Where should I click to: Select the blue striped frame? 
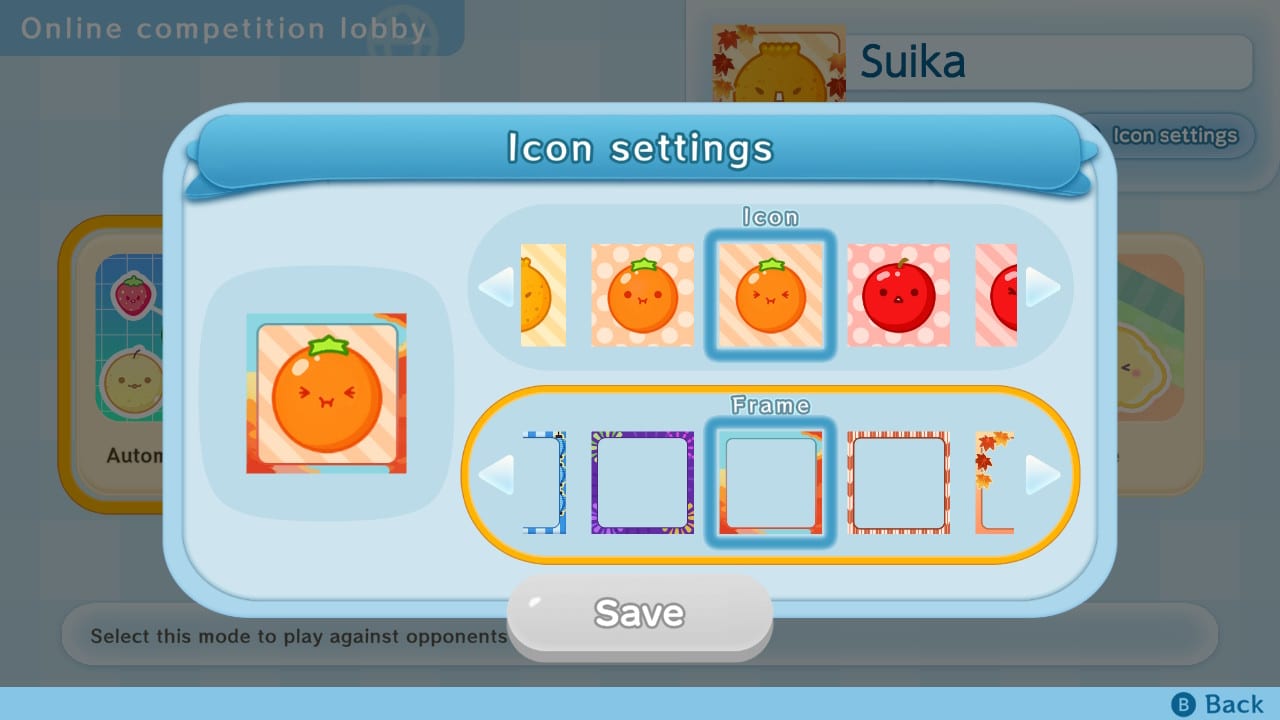click(x=544, y=483)
